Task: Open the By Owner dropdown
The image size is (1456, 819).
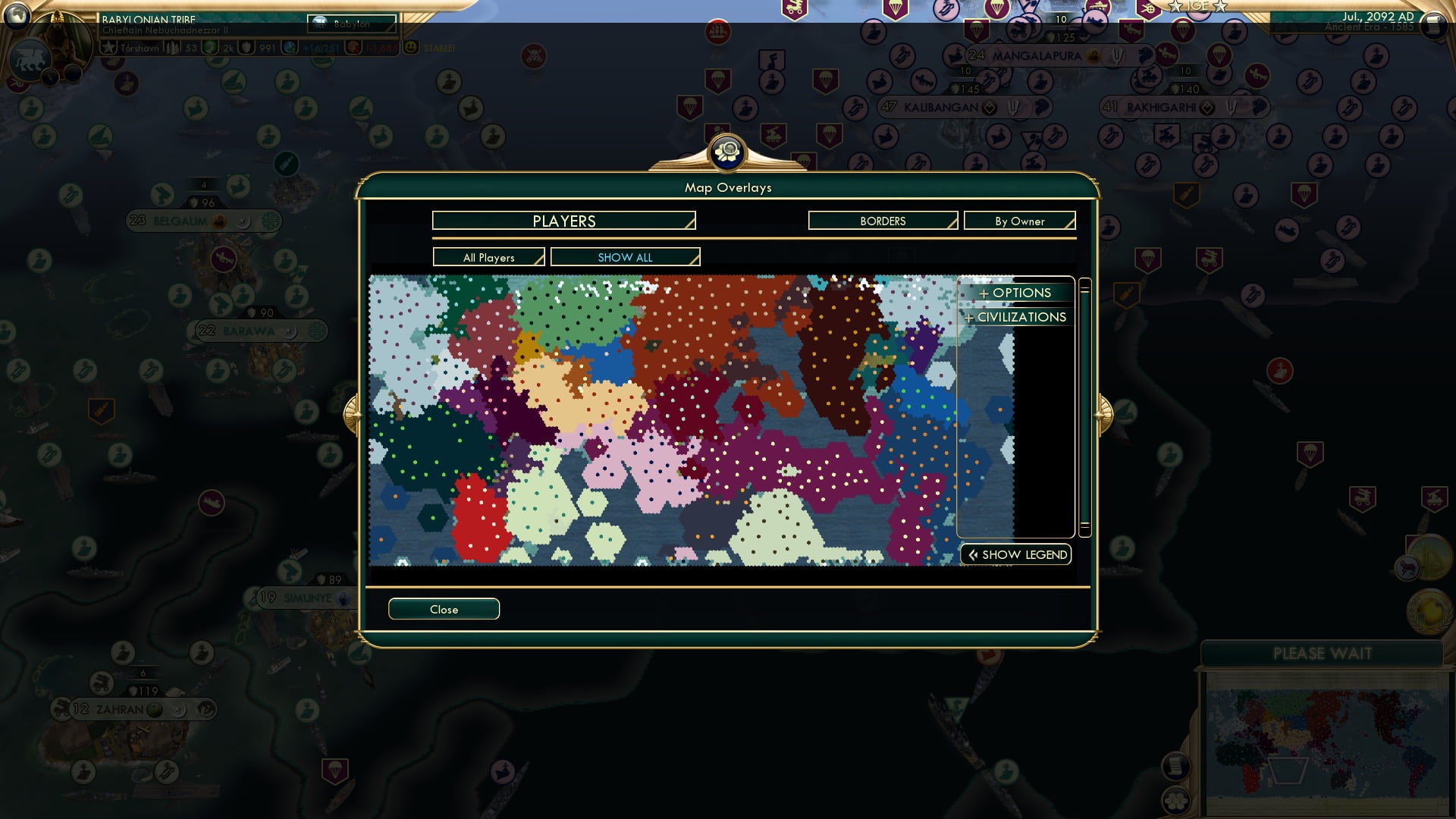Action: click(1019, 221)
